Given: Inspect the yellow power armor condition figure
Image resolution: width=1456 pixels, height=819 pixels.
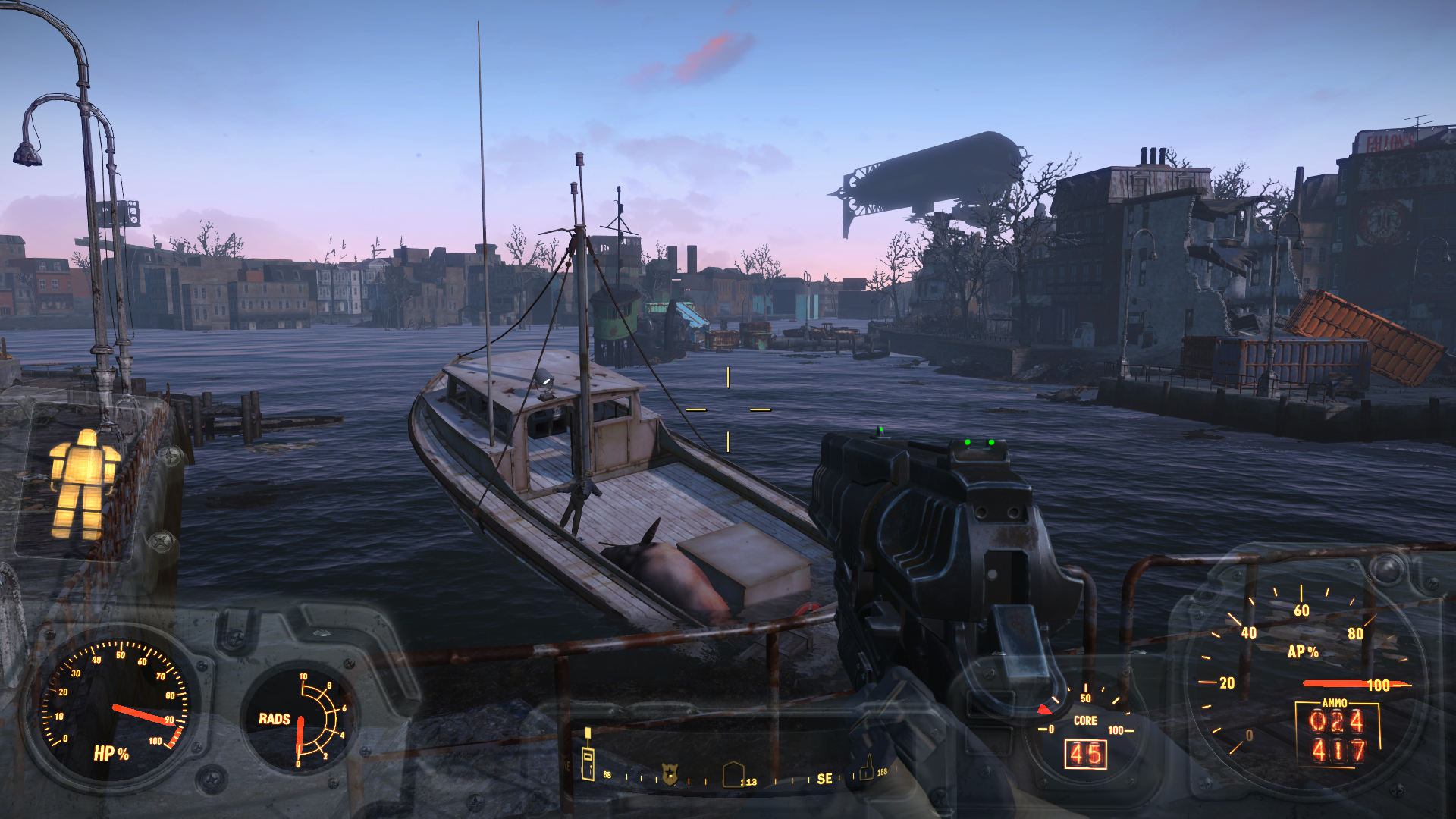Looking at the screenshot, I should tap(83, 484).
